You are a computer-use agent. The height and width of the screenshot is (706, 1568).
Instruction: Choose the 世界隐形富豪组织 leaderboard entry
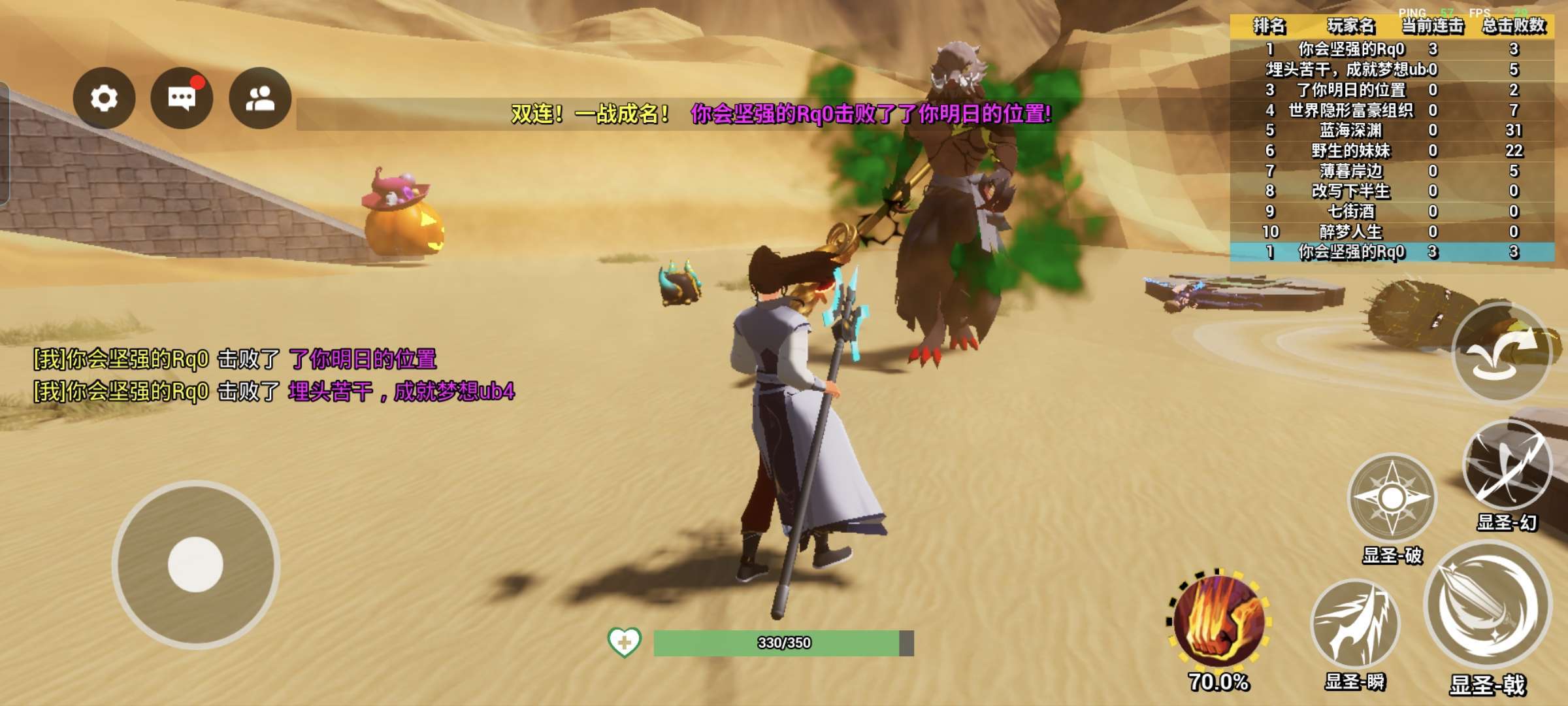pos(1392,110)
